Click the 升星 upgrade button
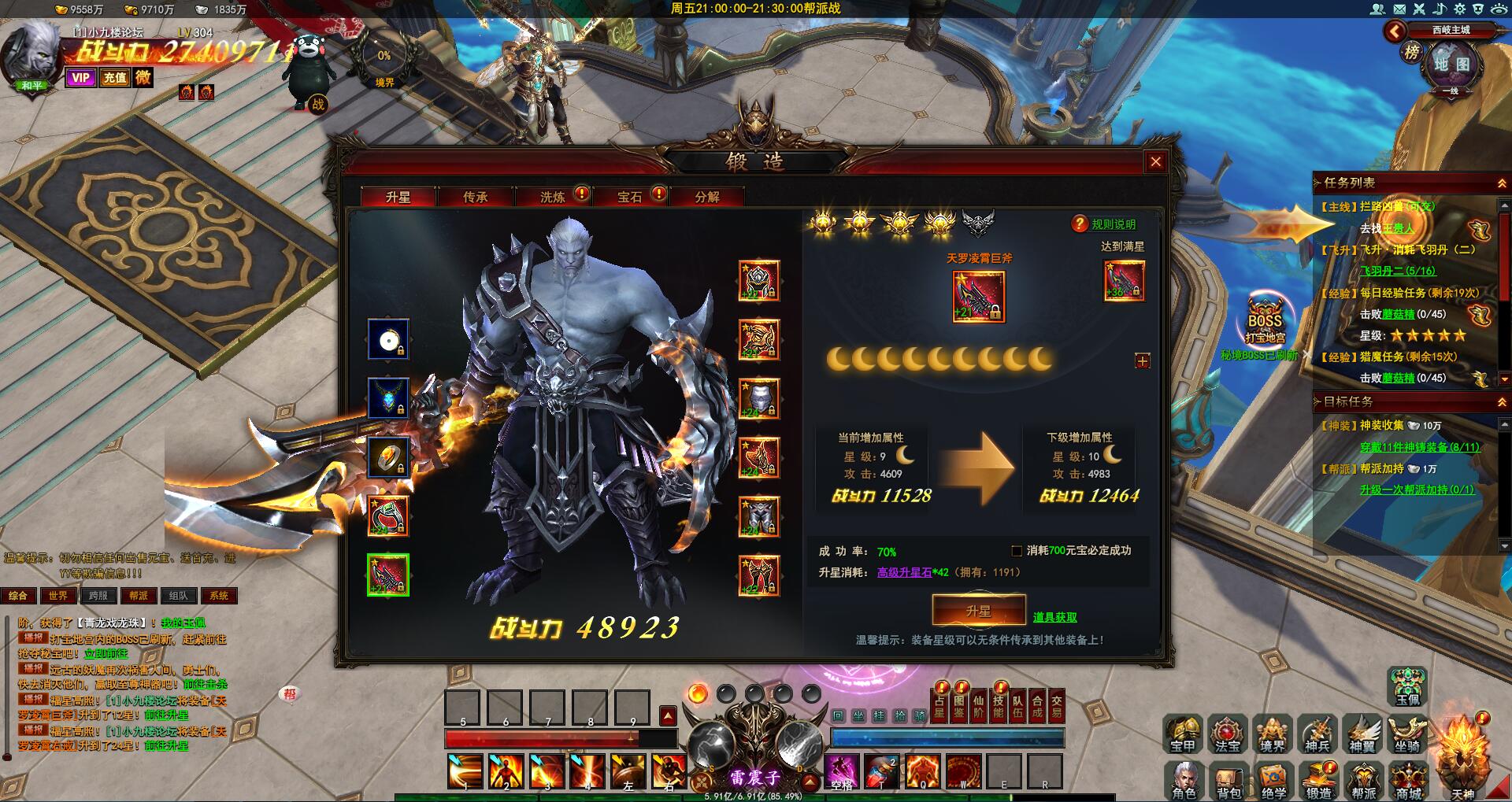This screenshot has height=802, width=1512. pyautogui.click(x=978, y=612)
